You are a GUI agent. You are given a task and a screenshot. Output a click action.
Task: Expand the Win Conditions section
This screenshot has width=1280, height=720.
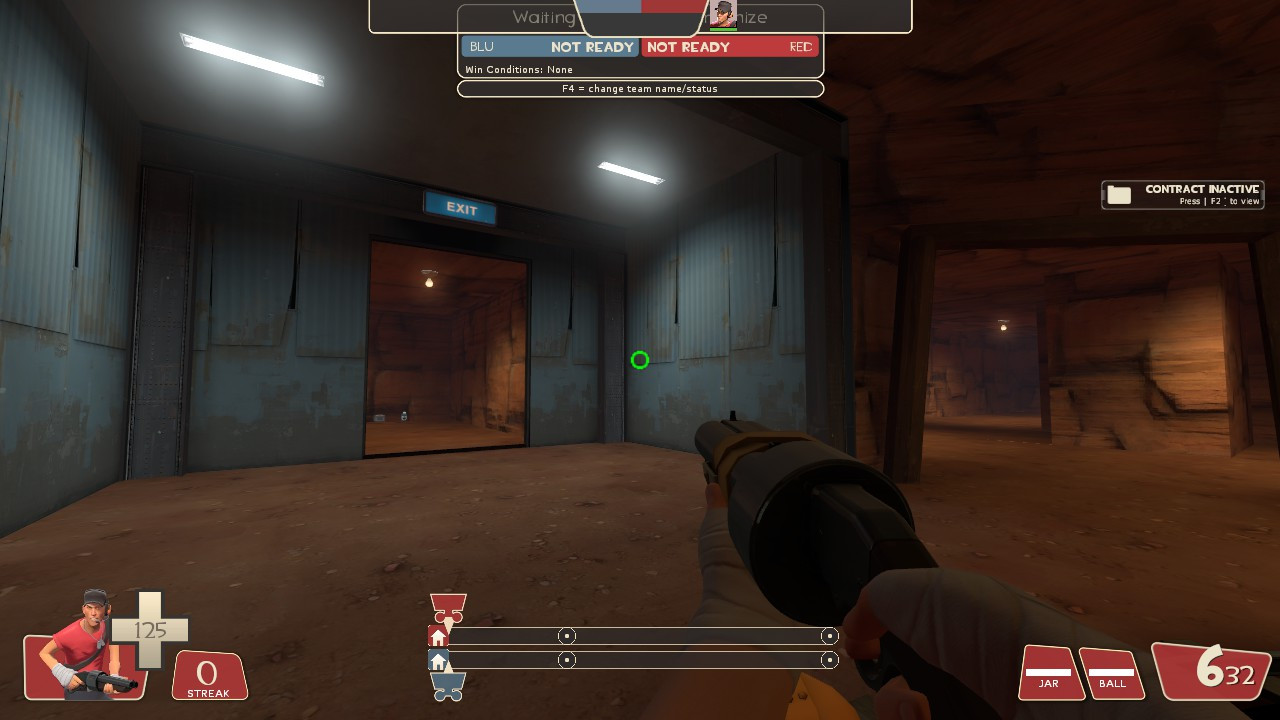click(520, 69)
